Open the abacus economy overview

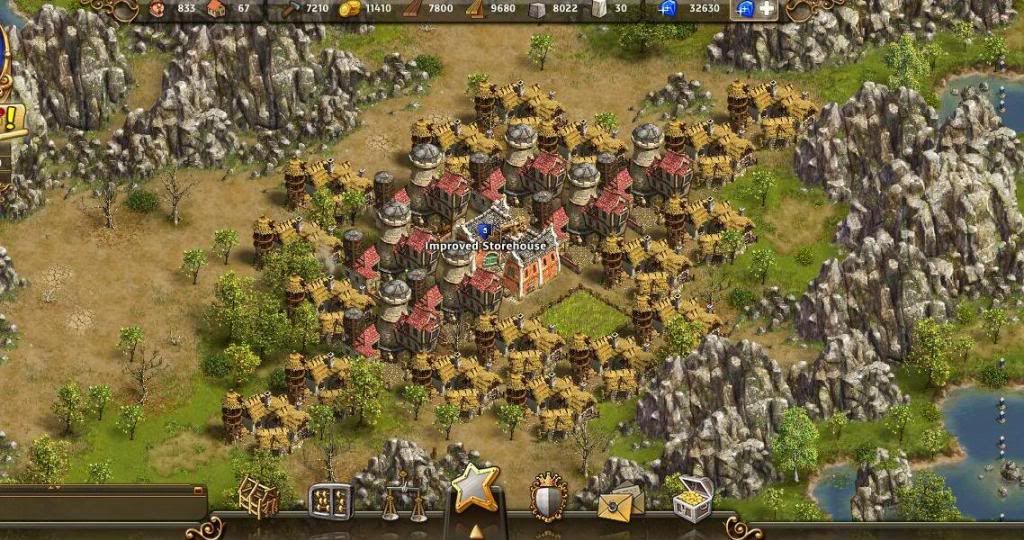click(x=330, y=499)
